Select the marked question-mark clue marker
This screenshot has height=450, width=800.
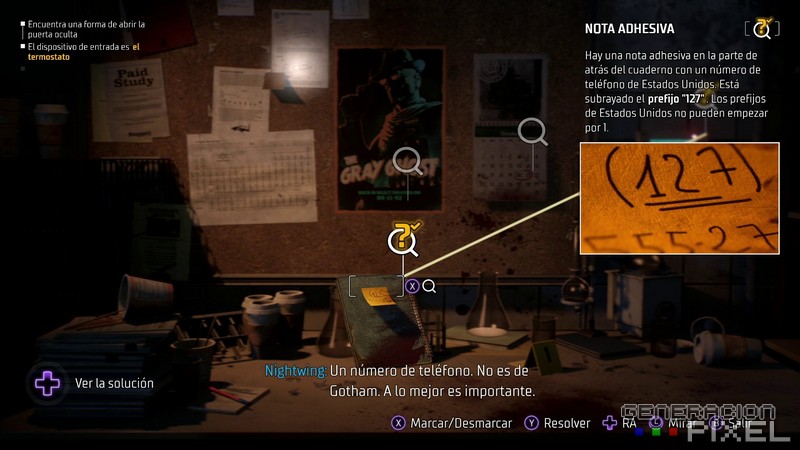pos(402,240)
